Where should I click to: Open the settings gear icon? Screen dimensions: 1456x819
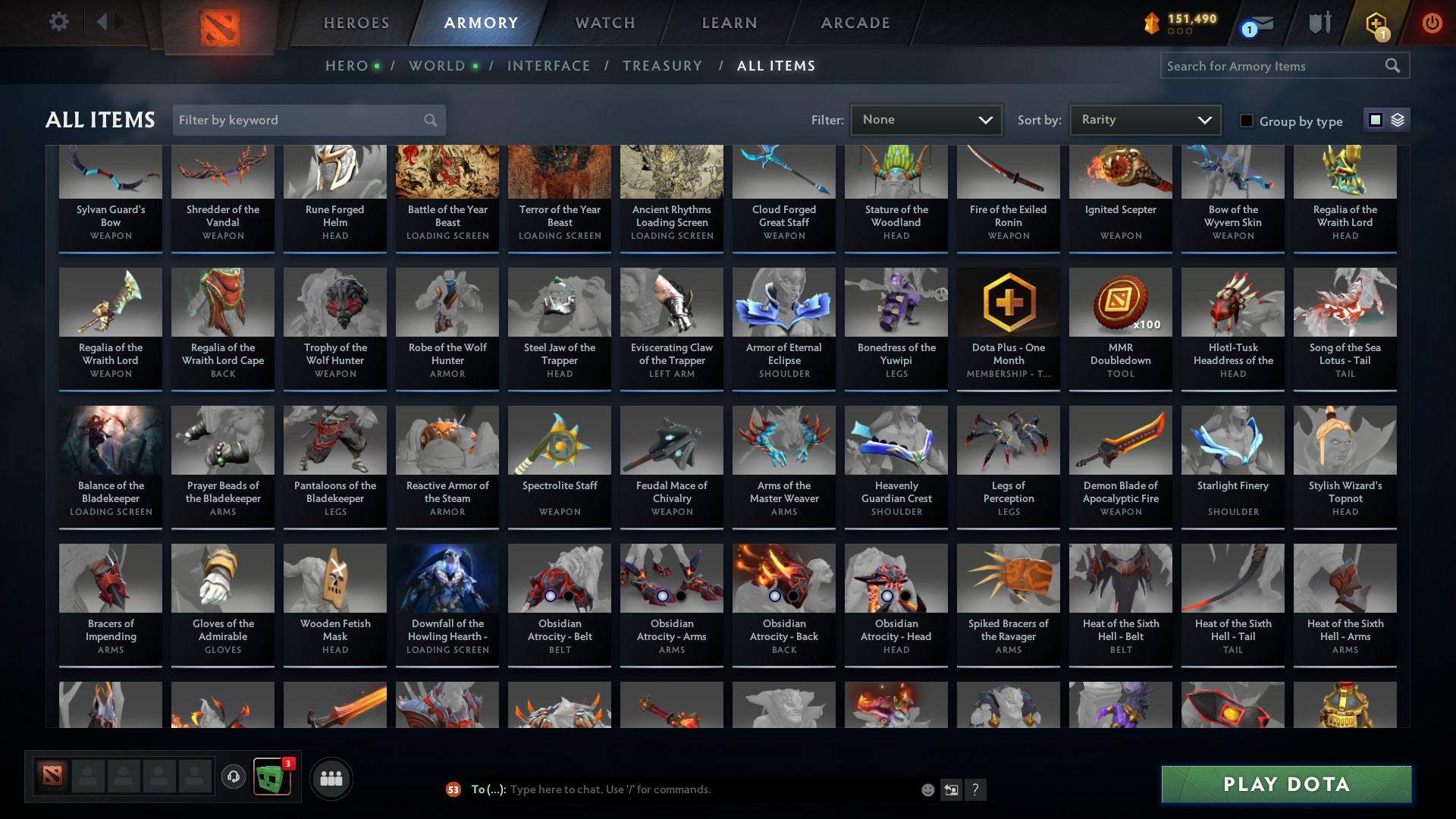(58, 22)
